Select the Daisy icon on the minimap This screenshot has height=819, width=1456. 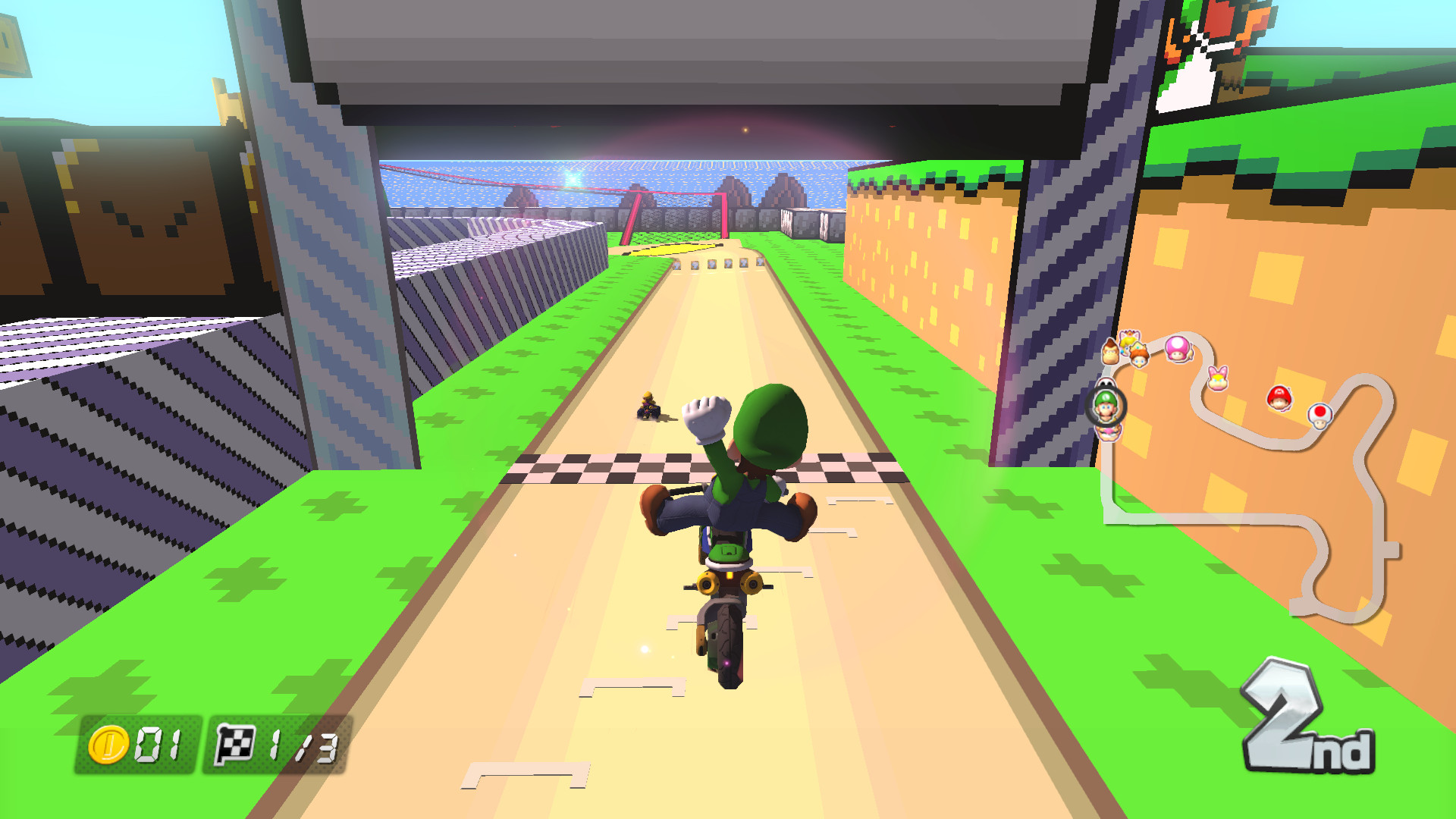(x=1139, y=356)
